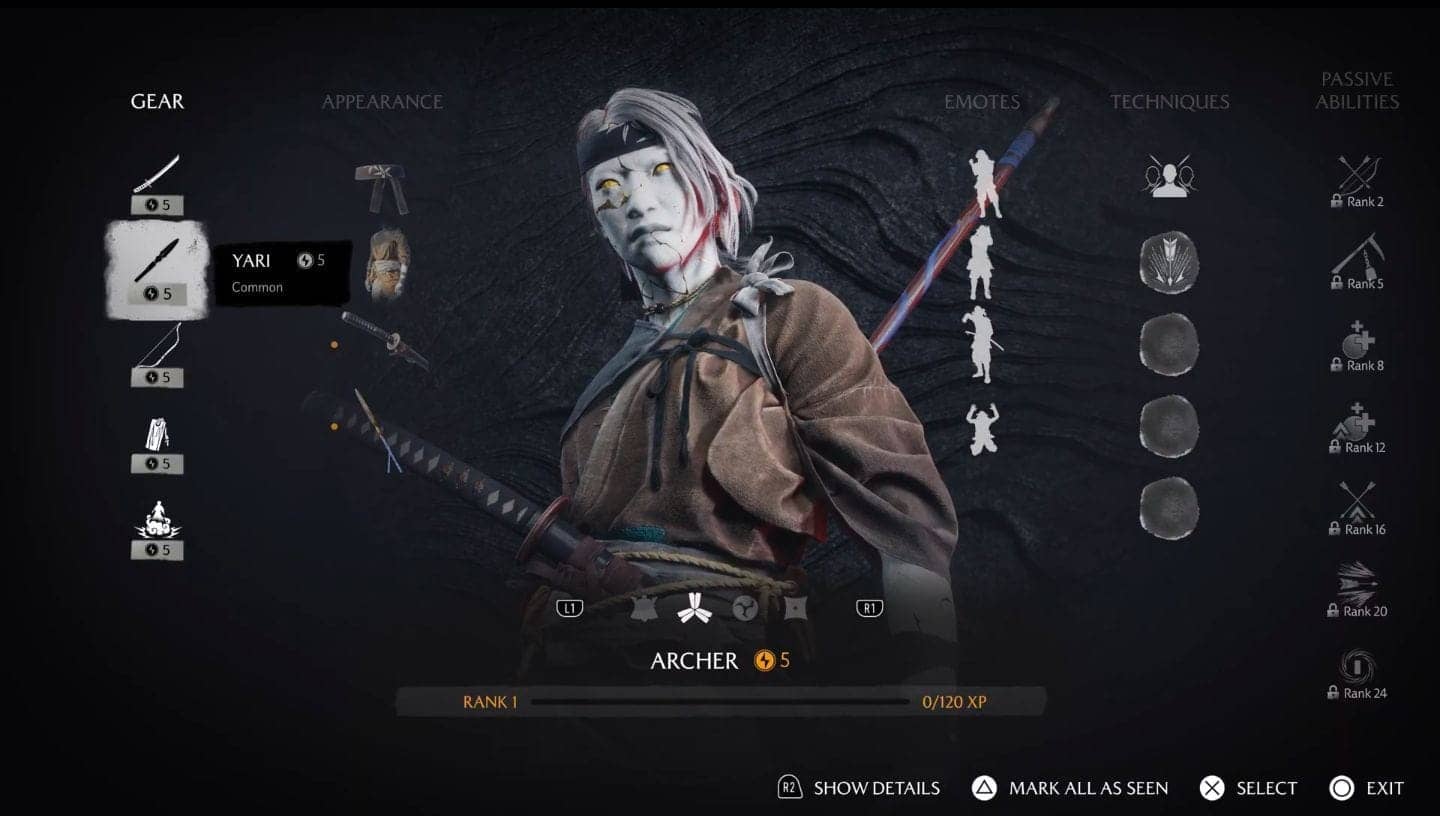The height and width of the screenshot is (816, 1440).
Task: Select the figure with crossed swords technique
Action: tap(1169, 177)
